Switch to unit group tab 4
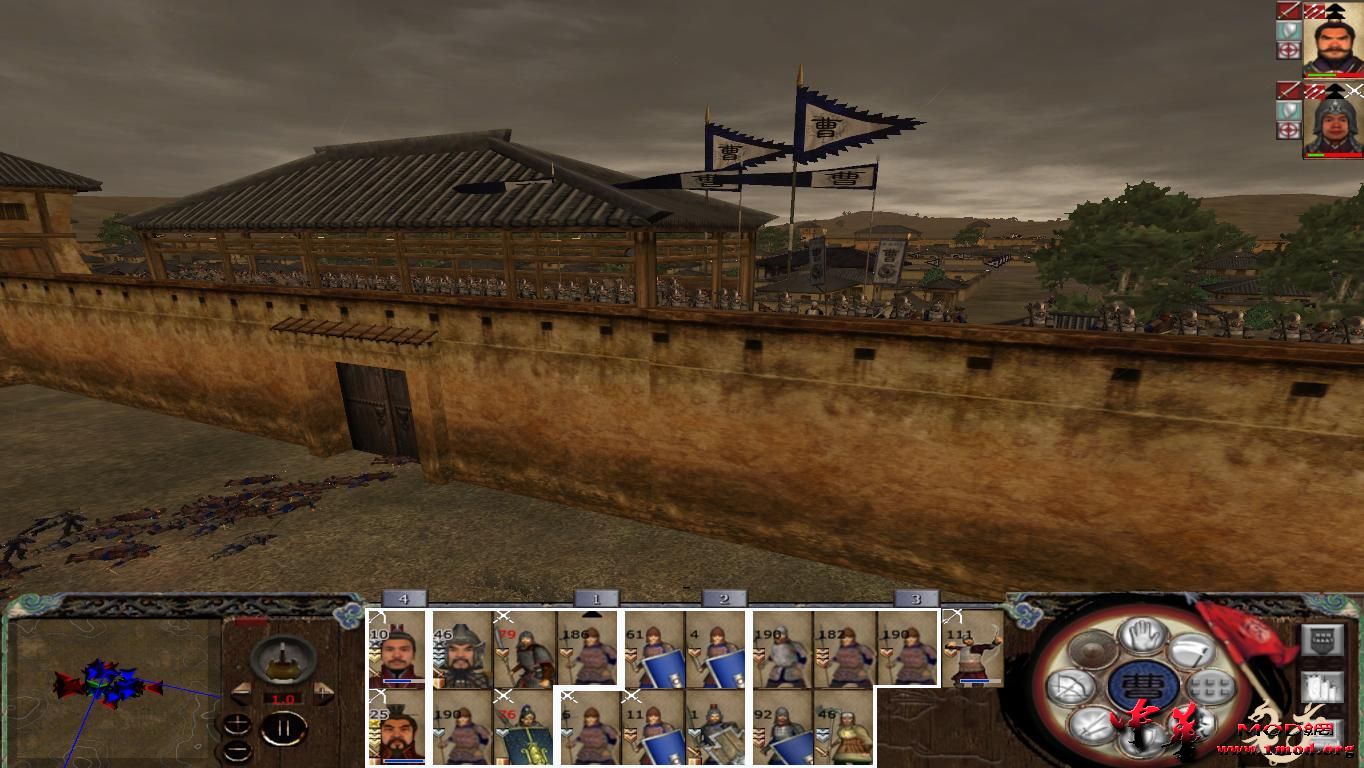The height and width of the screenshot is (768, 1364). coord(405,597)
